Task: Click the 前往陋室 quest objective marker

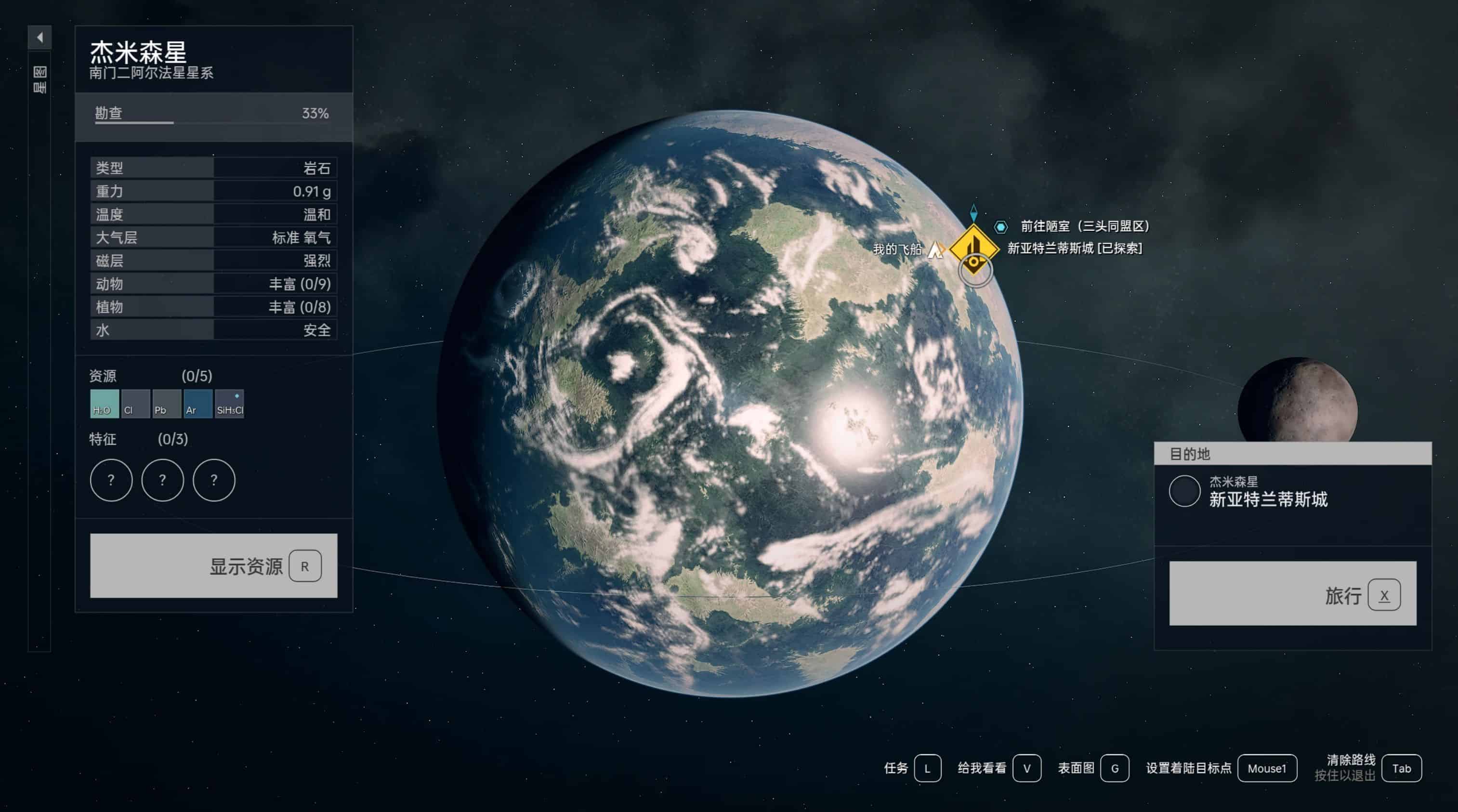Action: pyautogui.click(x=1001, y=227)
